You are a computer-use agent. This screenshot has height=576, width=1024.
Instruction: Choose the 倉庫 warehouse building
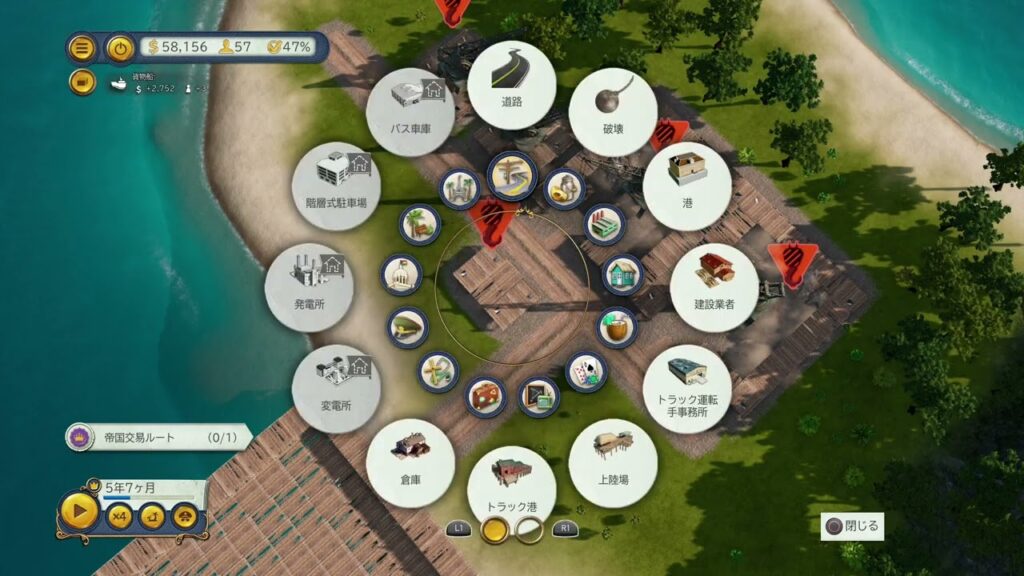coord(410,462)
